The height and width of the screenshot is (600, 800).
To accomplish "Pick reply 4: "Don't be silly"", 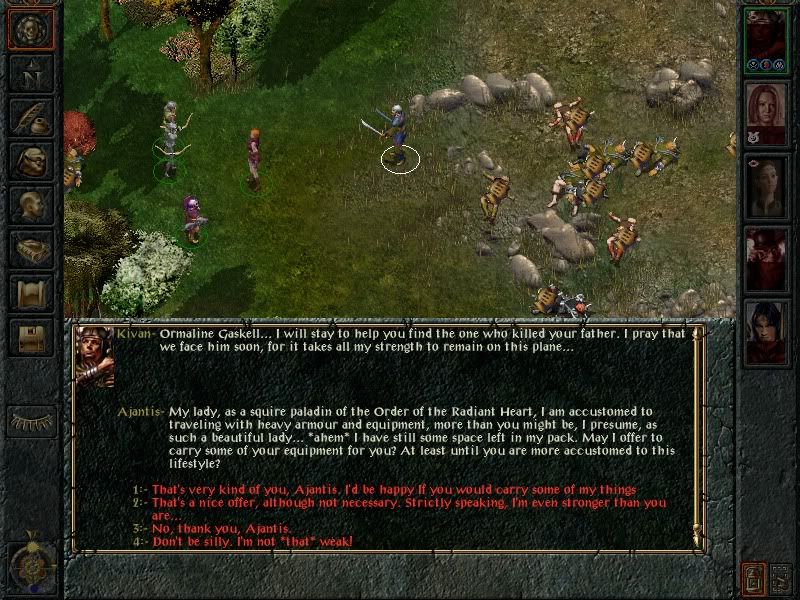I will click(250, 541).
